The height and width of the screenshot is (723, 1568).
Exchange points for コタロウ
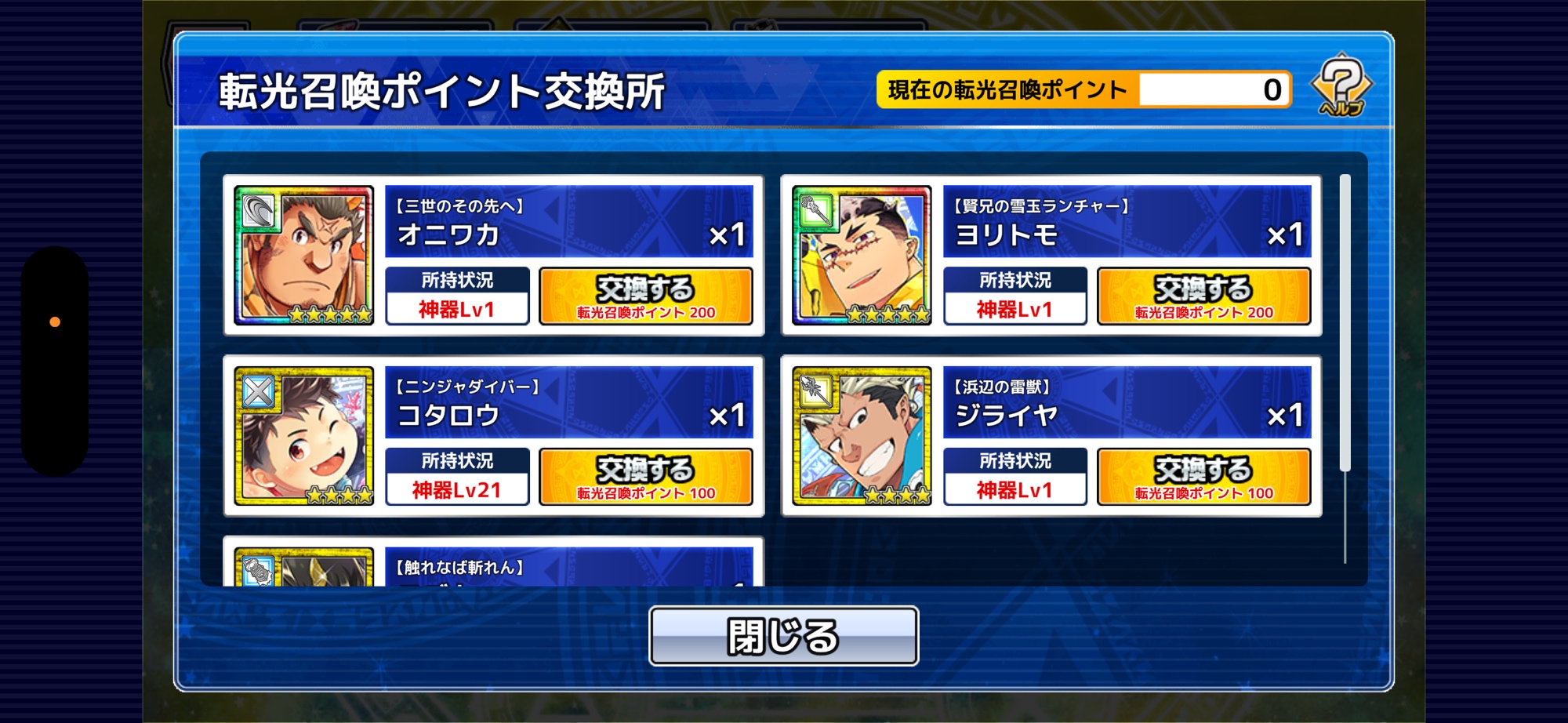point(646,477)
